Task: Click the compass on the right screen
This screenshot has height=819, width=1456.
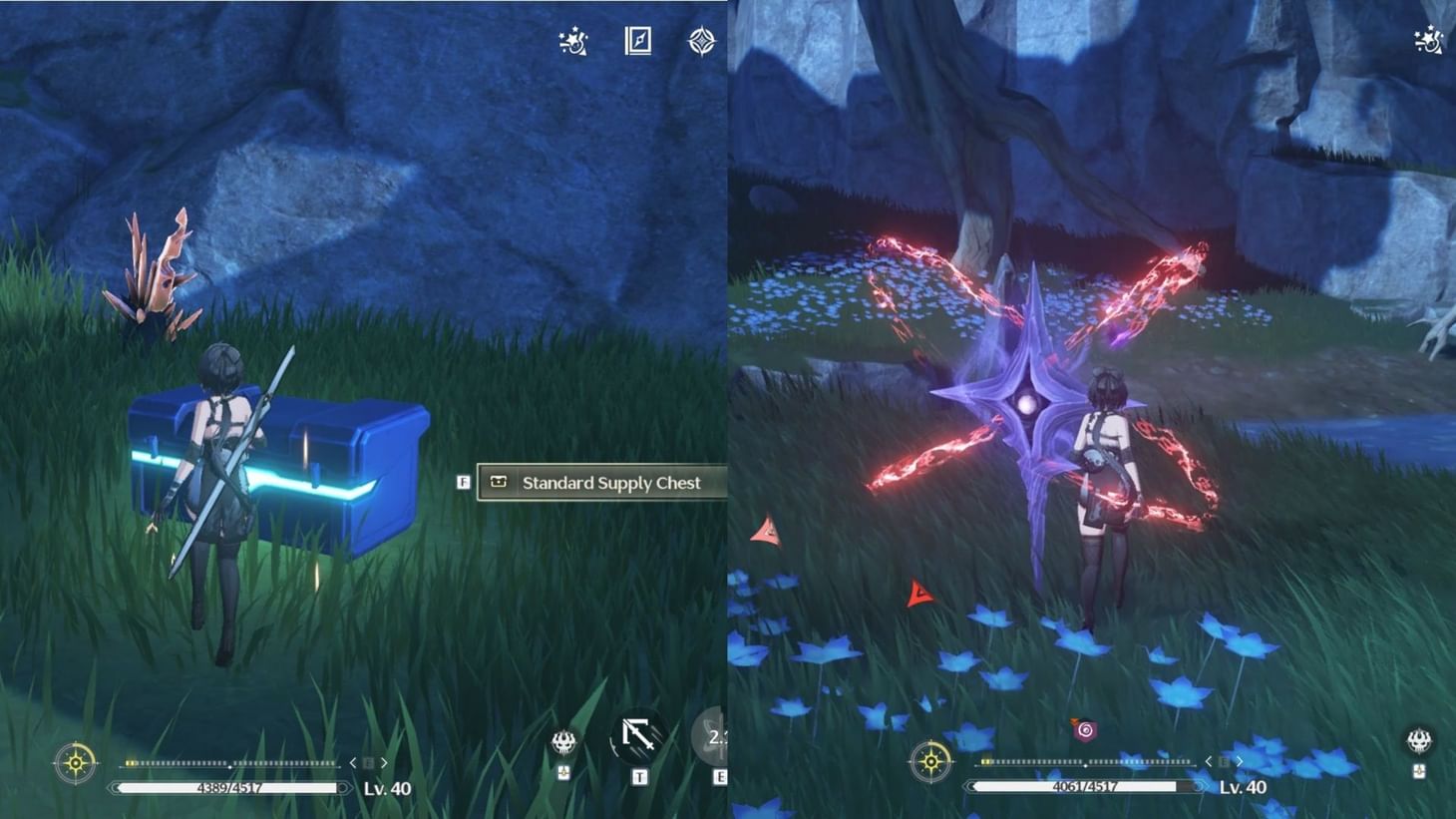Action: tap(932, 763)
